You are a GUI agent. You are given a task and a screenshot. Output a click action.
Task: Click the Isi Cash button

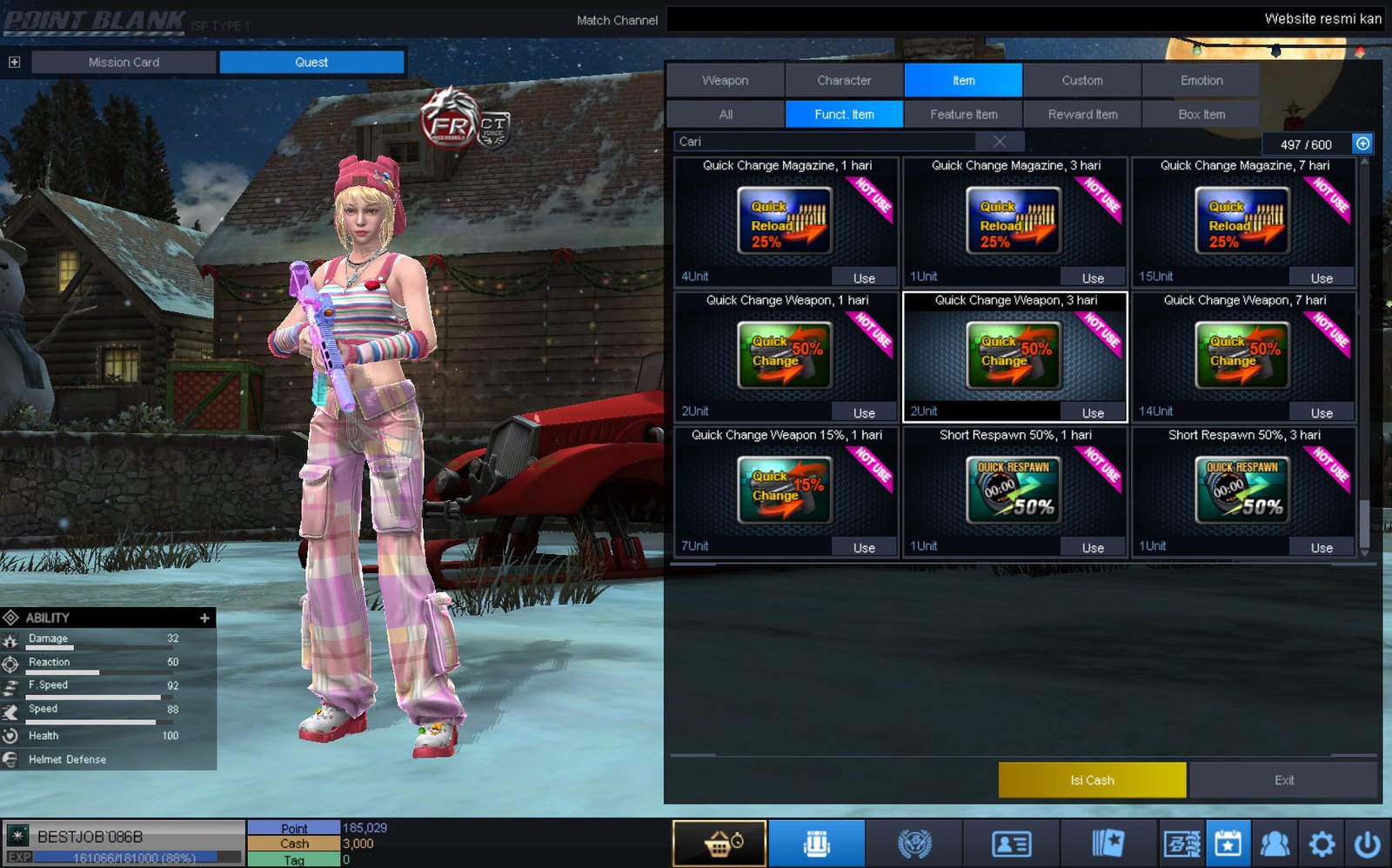(x=1092, y=780)
